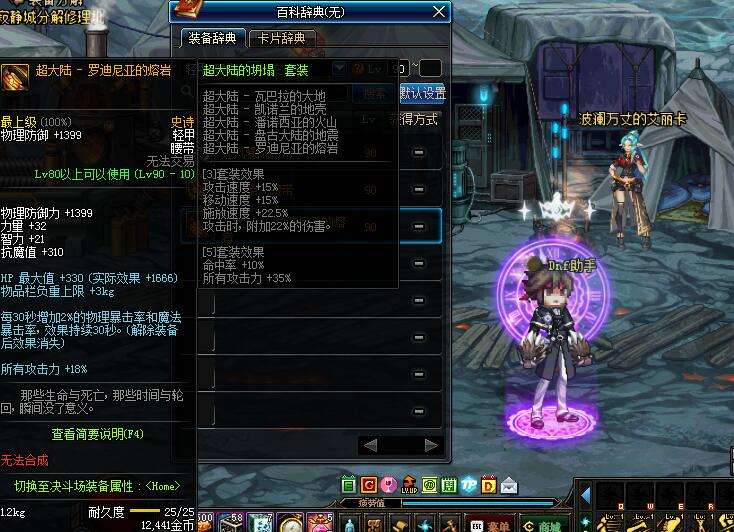
Task: Open the 卡片辞典 card dictionary tab
Action: (283, 38)
